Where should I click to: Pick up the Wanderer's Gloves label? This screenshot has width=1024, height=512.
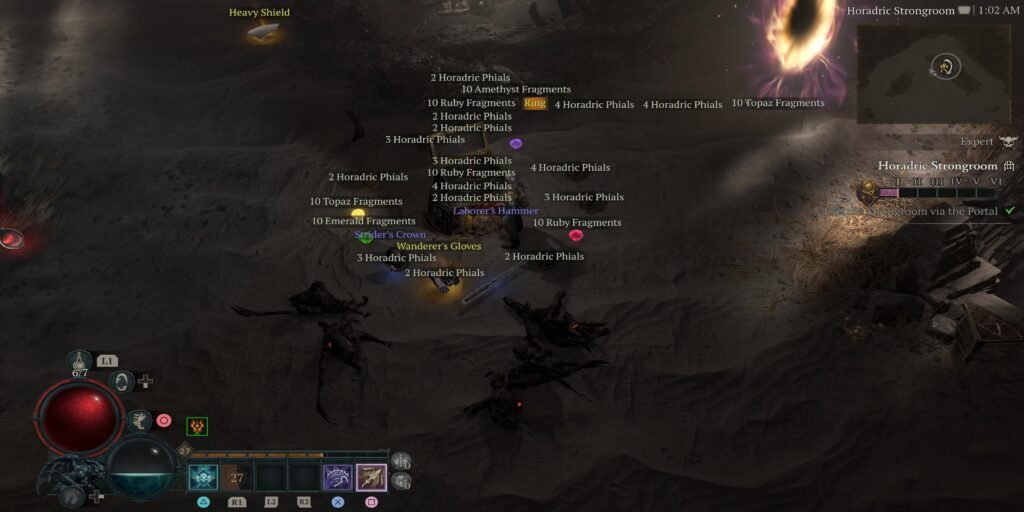tap(439, 246)
